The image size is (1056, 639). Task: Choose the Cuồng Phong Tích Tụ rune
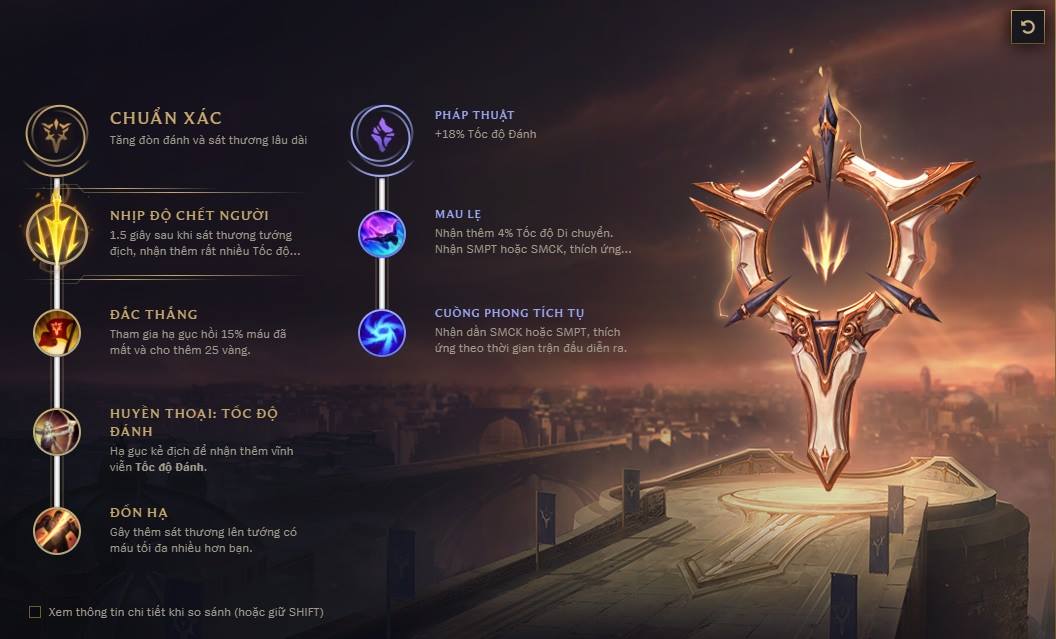coord(381,332)
